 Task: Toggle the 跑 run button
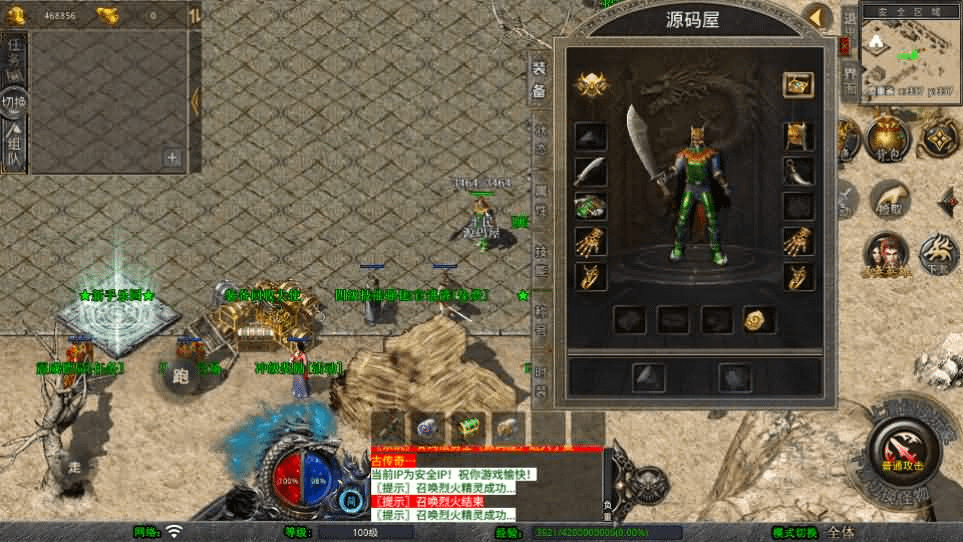click(x=180, y=377)
